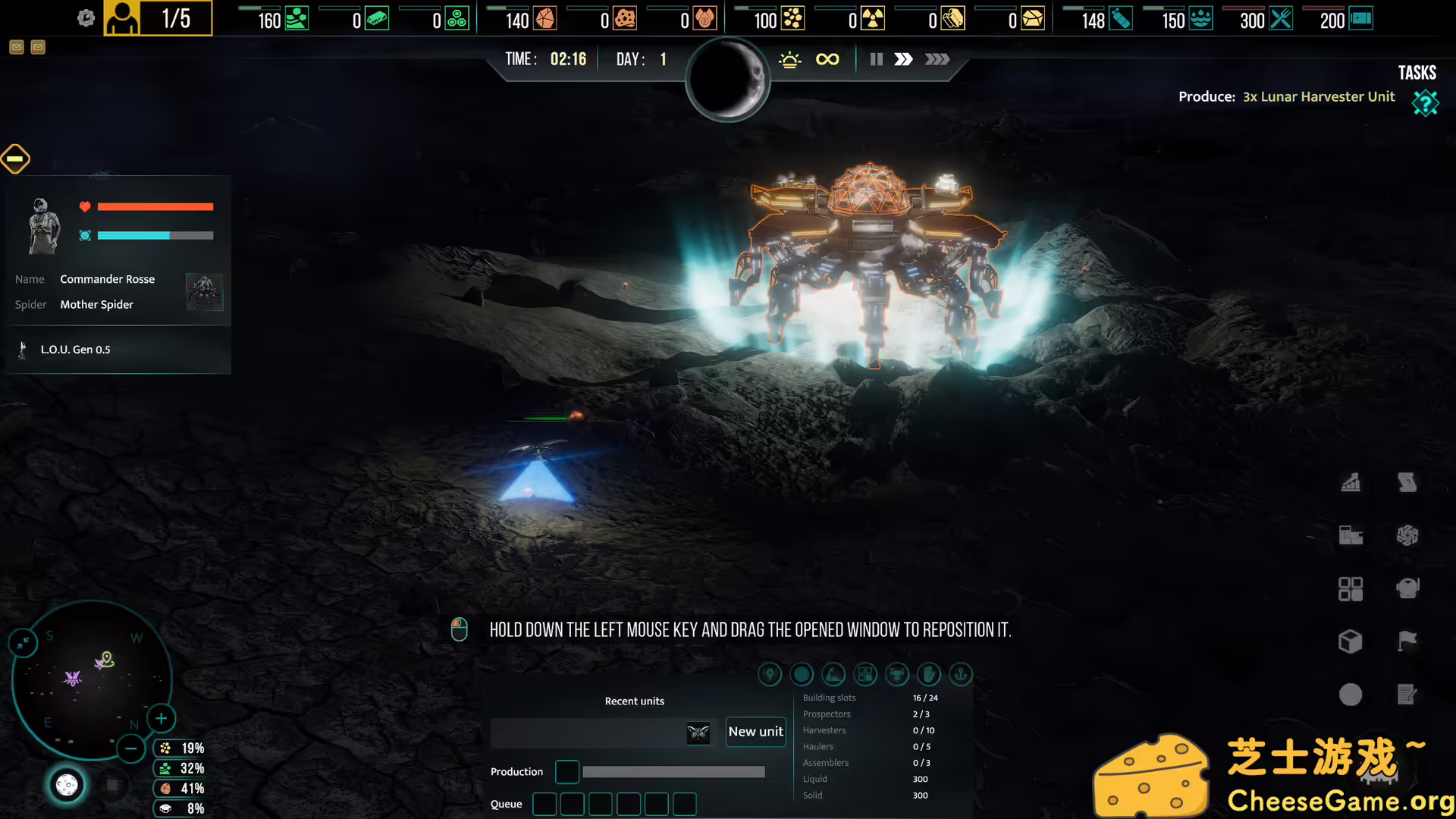Toggle the sun day-night indicator
Screen dimensions: 1456x819
pyautogui.click(x=791, y=58)
